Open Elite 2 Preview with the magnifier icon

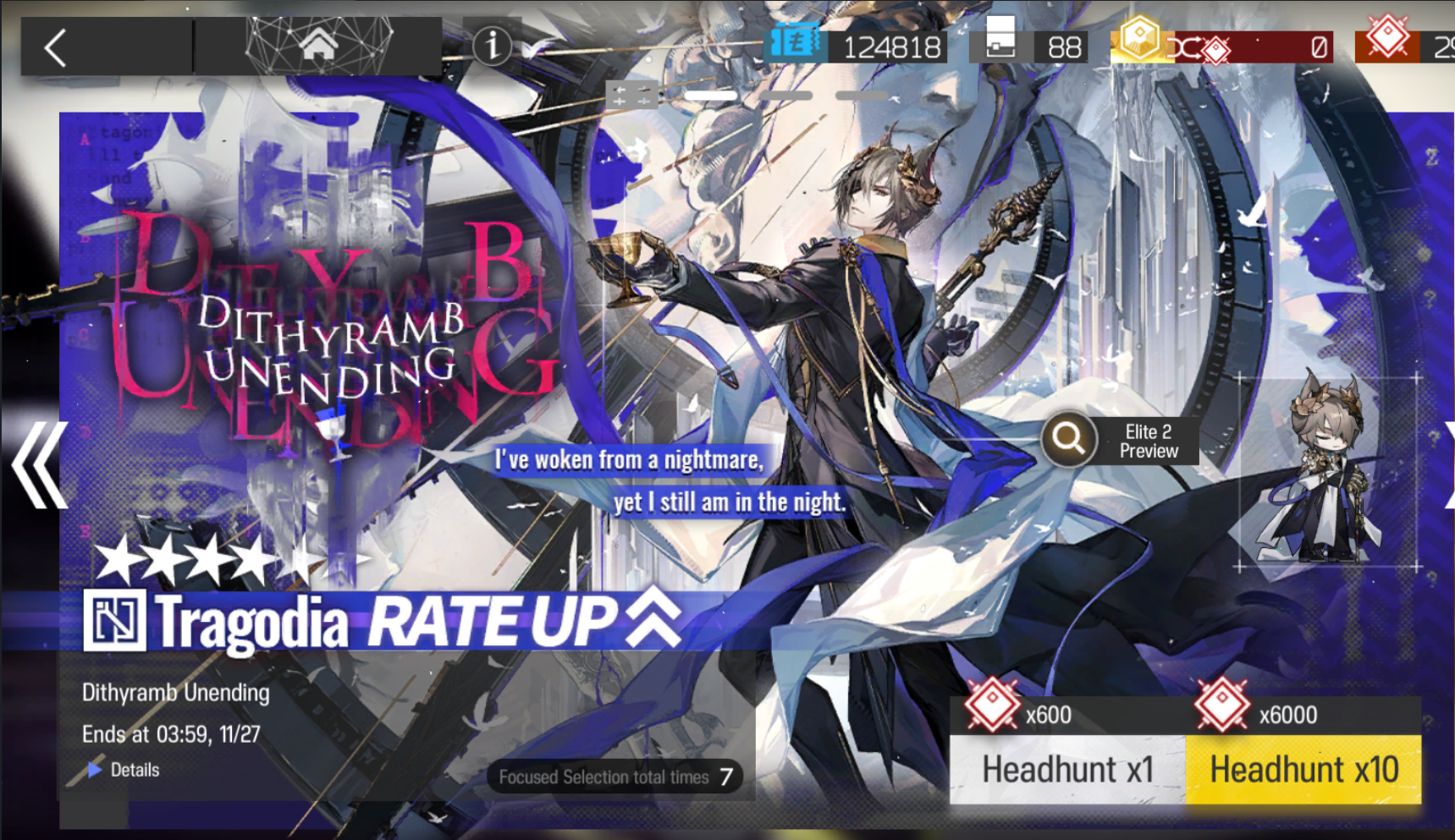1068,440
